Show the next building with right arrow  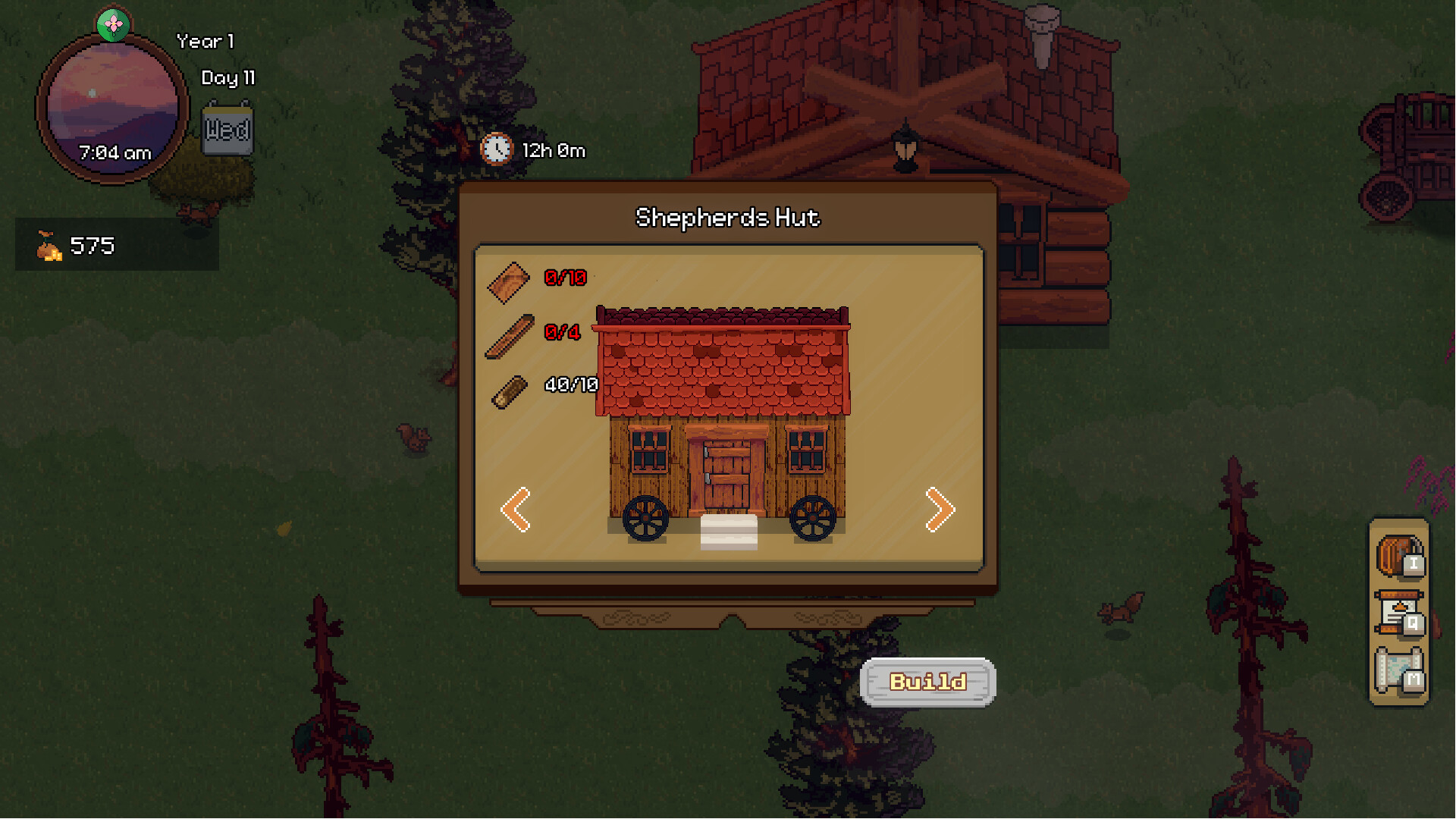point(940,510)
